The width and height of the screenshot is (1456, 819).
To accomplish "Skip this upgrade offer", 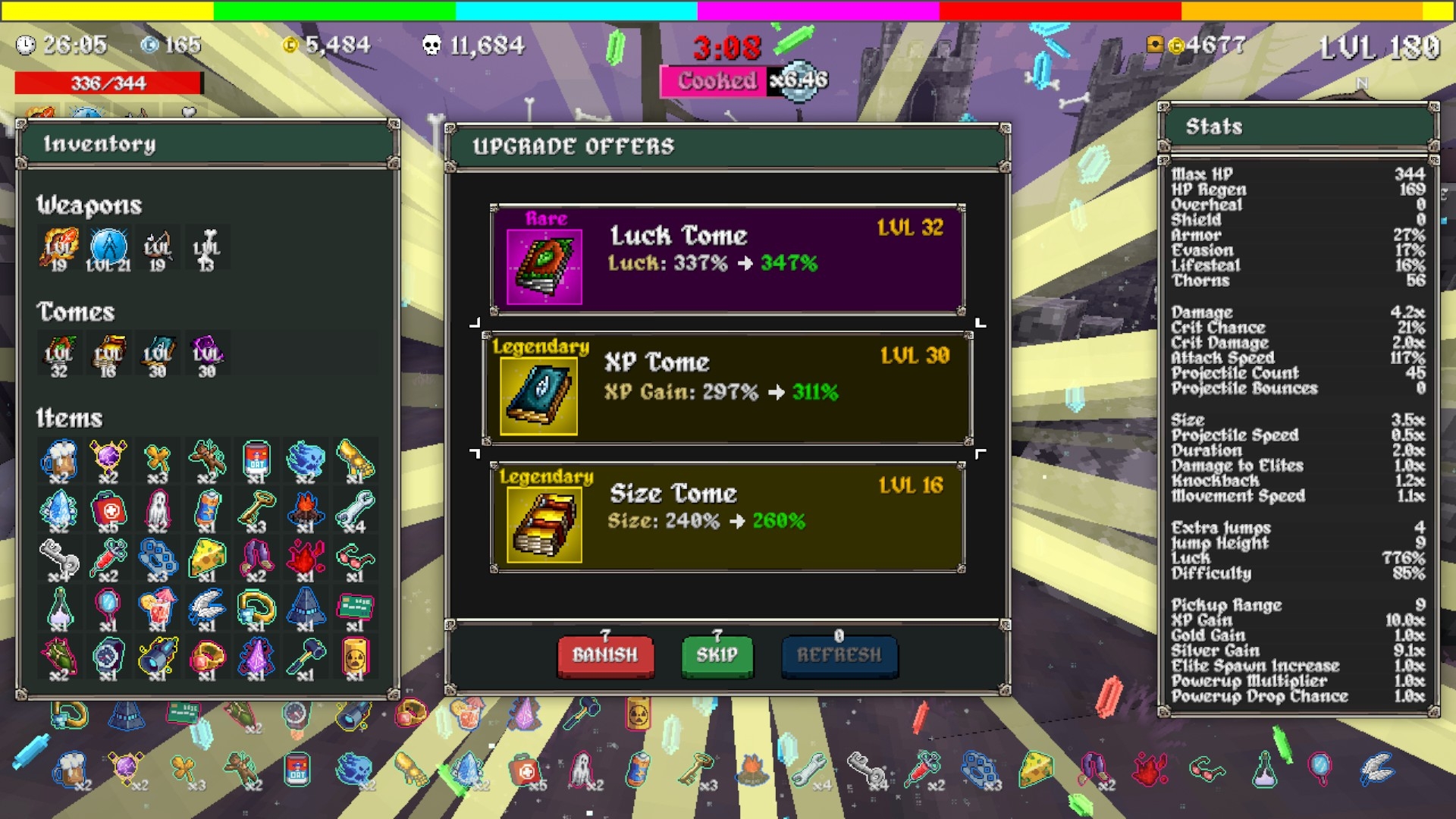I will point(717,655).
